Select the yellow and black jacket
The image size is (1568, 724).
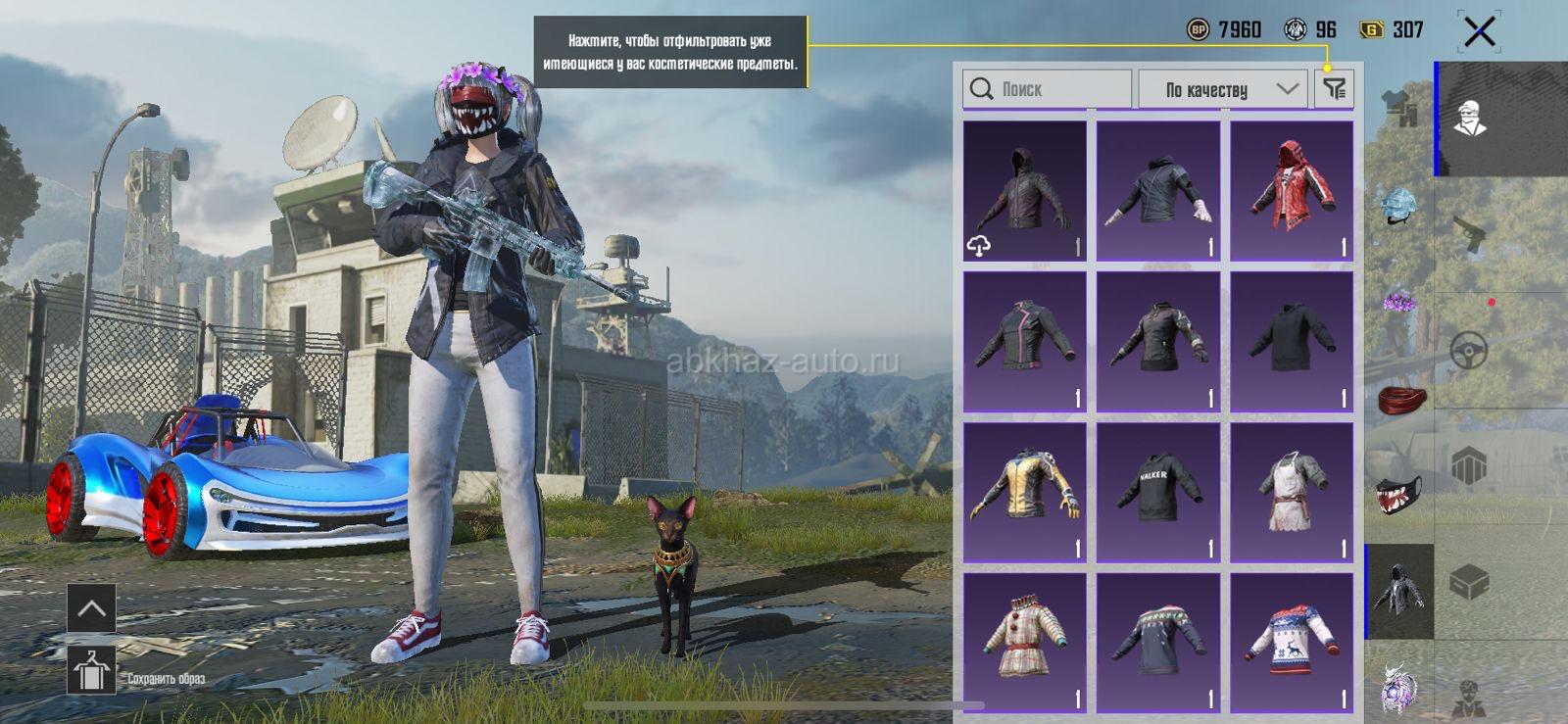click(x=1025, y=492)
